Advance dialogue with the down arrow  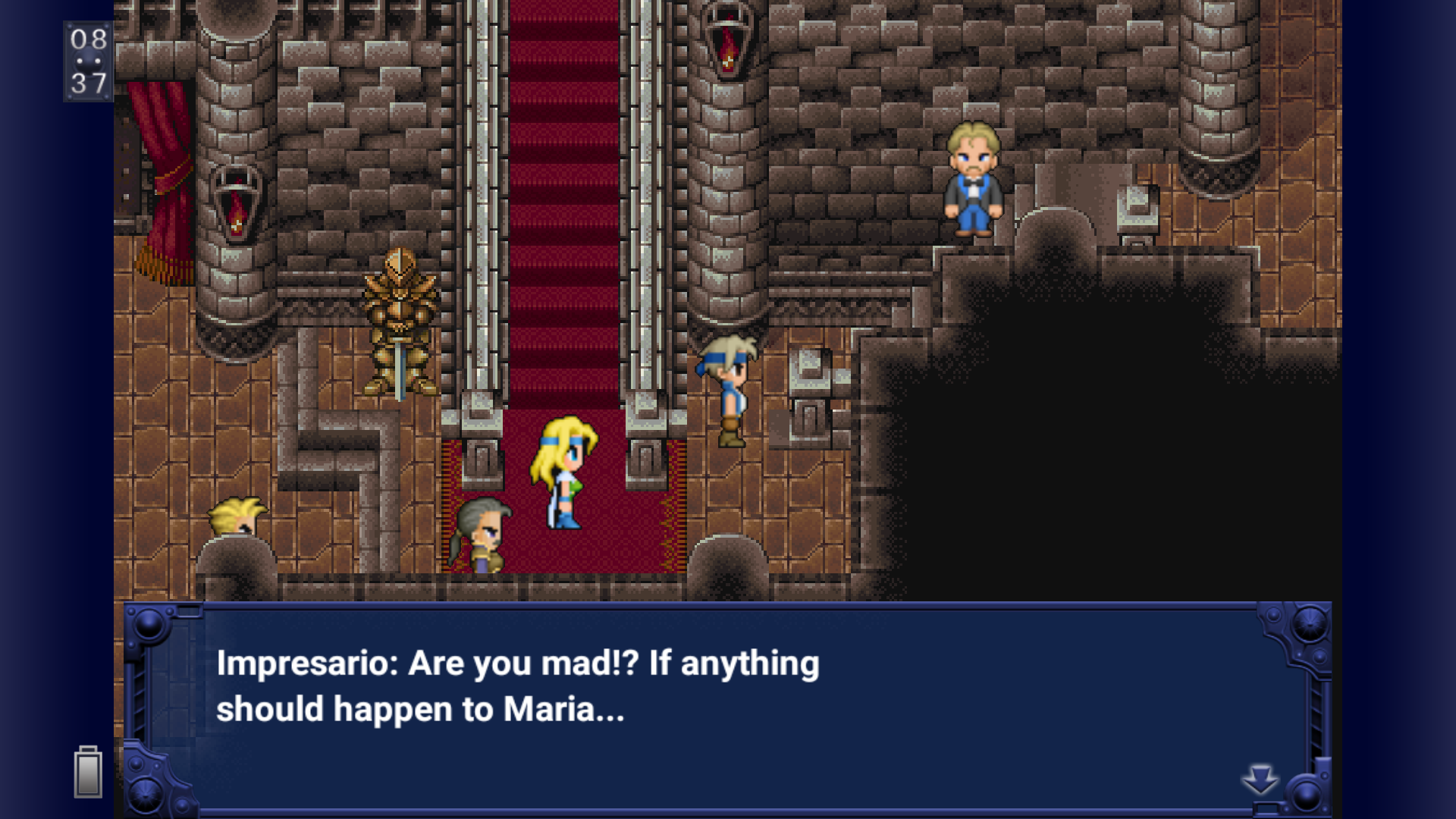click(x=1260, y=780)
